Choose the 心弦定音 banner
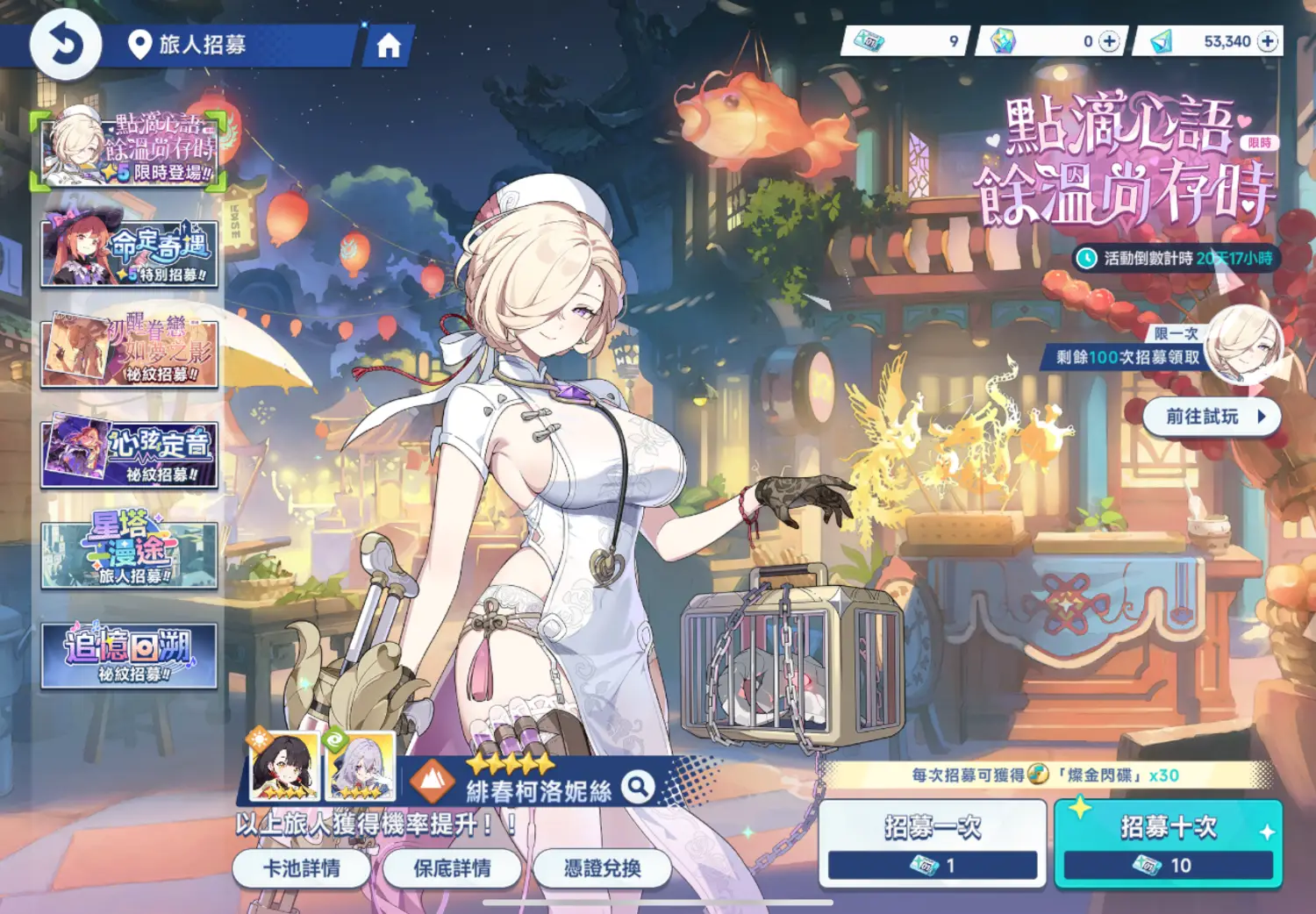 tap(129, 453)
